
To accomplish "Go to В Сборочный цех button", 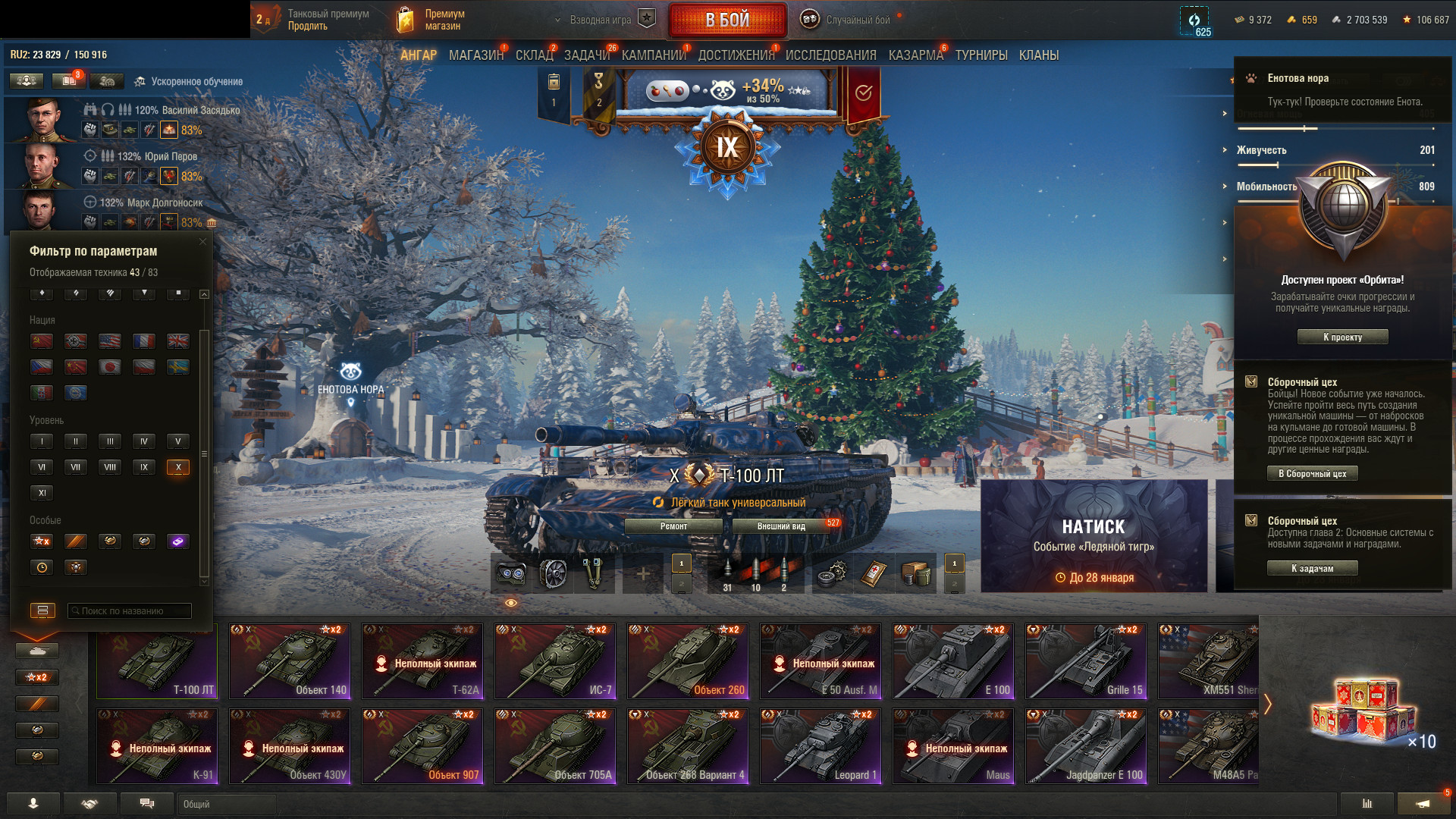I will click(1312, 473).
